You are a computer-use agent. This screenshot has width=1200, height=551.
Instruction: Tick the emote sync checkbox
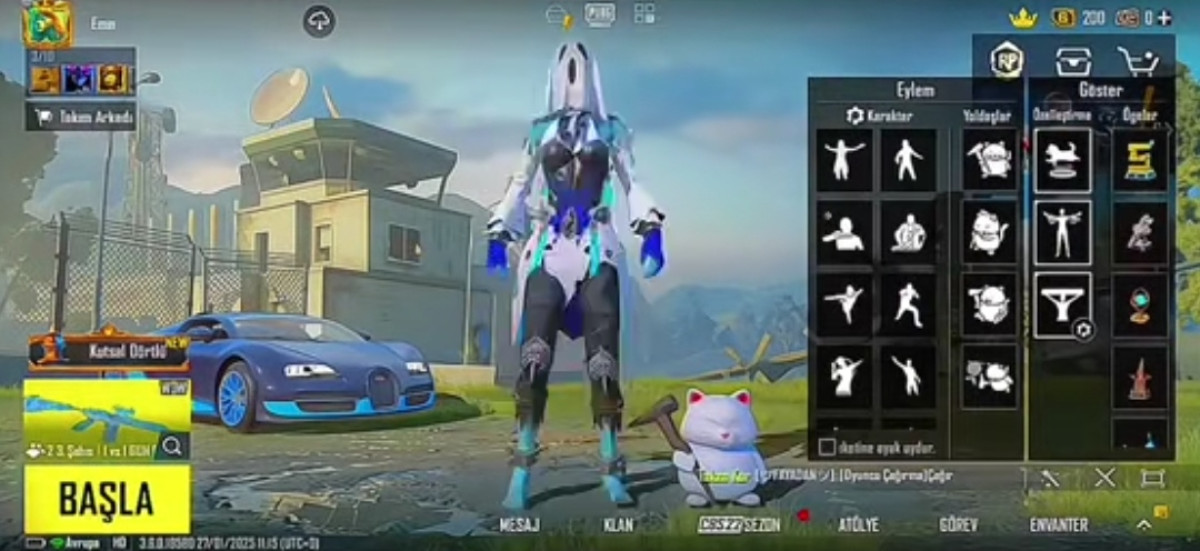click(827, 446)
